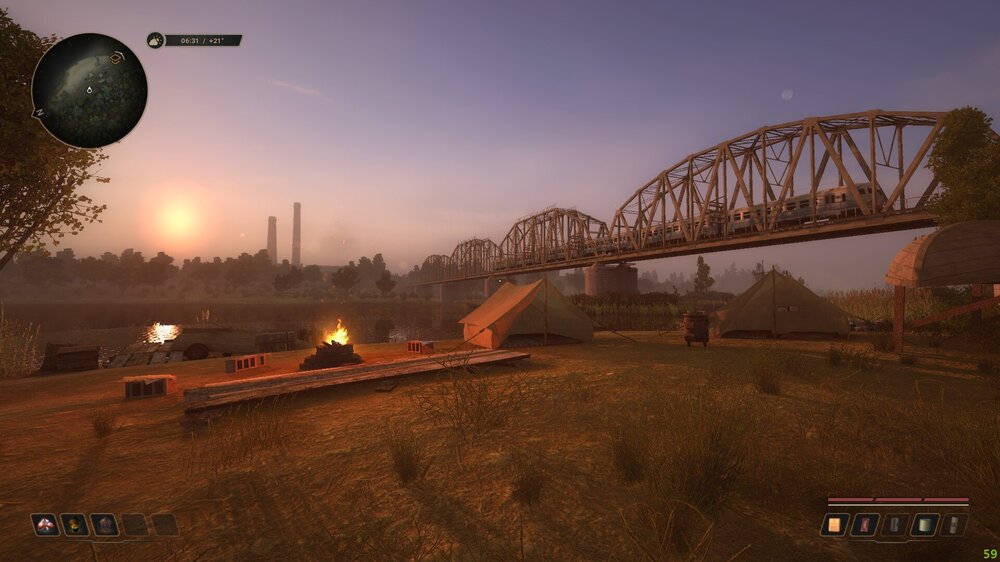Select the orange item in the right hotbar
The height and width of the screenshot is (562, 1000).
pos(835,524)
